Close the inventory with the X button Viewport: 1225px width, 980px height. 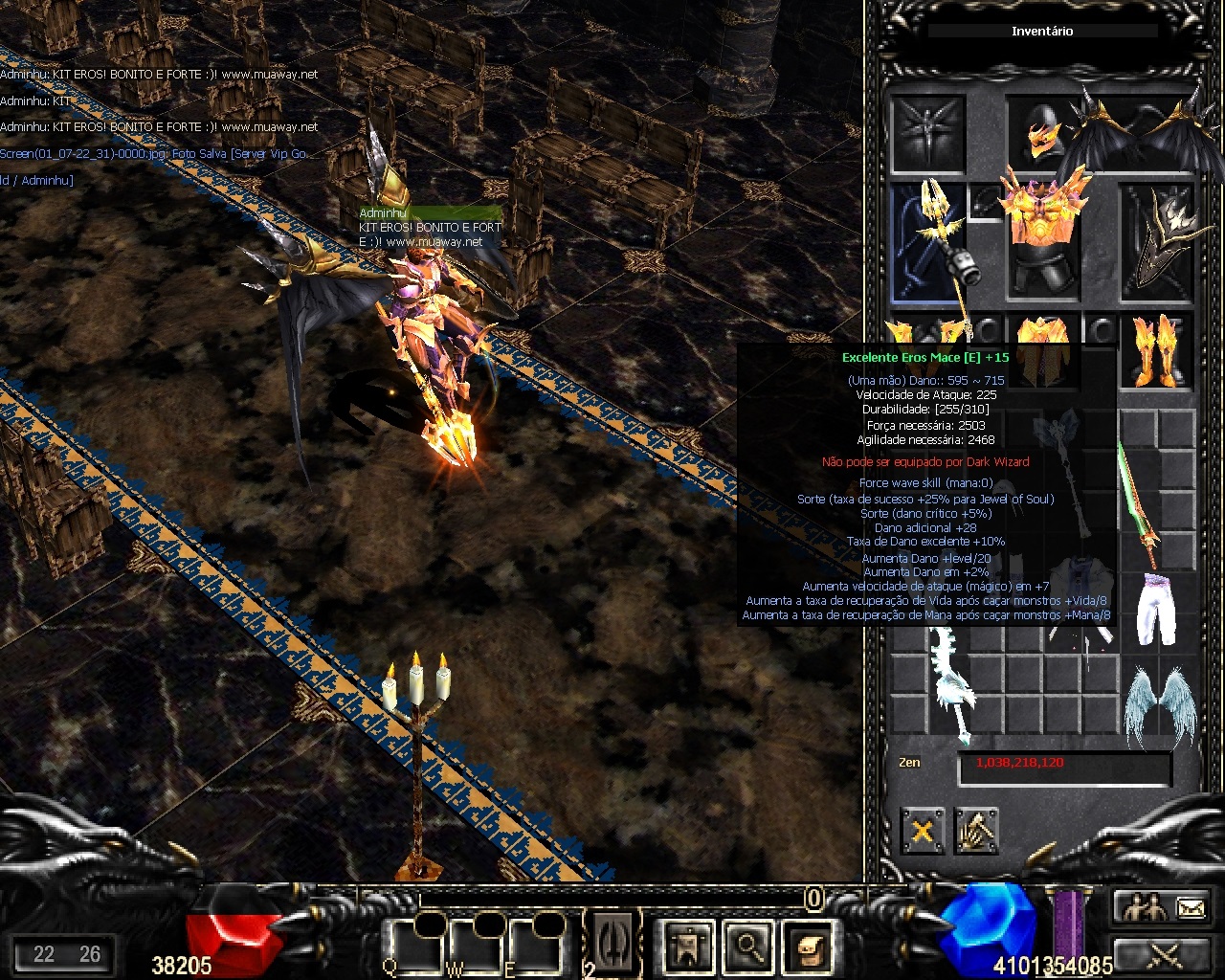pyautogui.click(x=923, y=831)
